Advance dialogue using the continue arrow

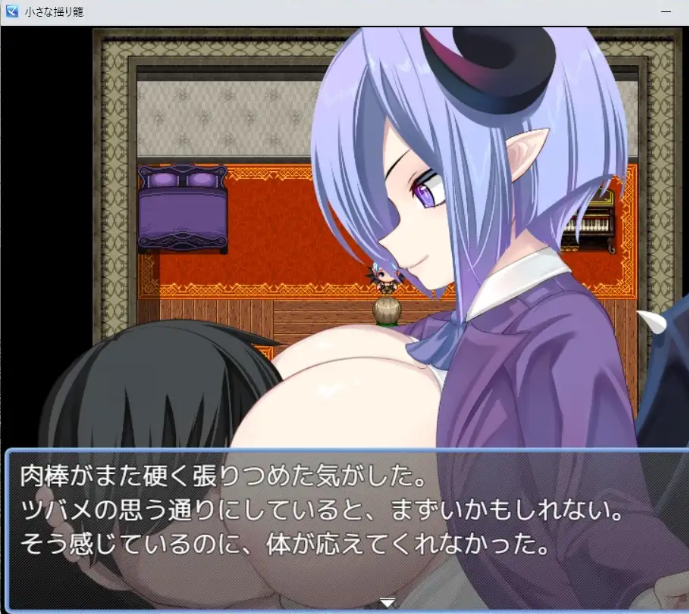(x=388, y=601)
